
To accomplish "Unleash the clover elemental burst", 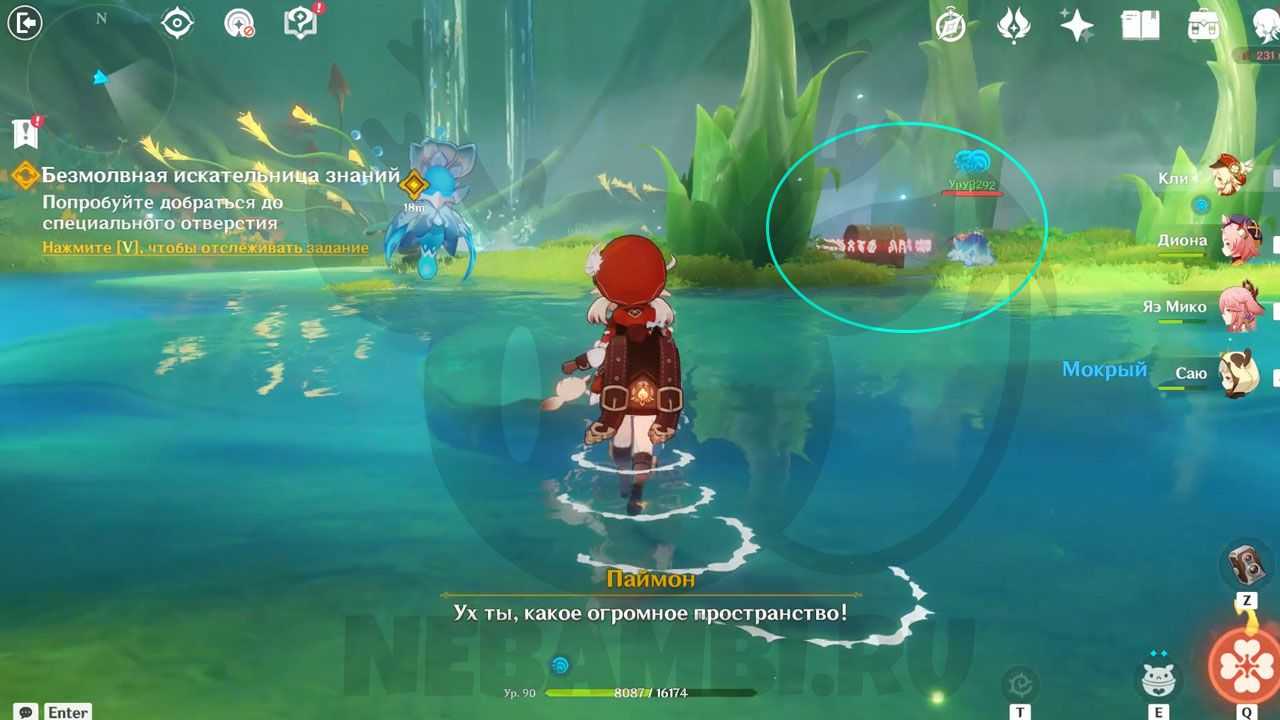I will [x=1244, y=664].
